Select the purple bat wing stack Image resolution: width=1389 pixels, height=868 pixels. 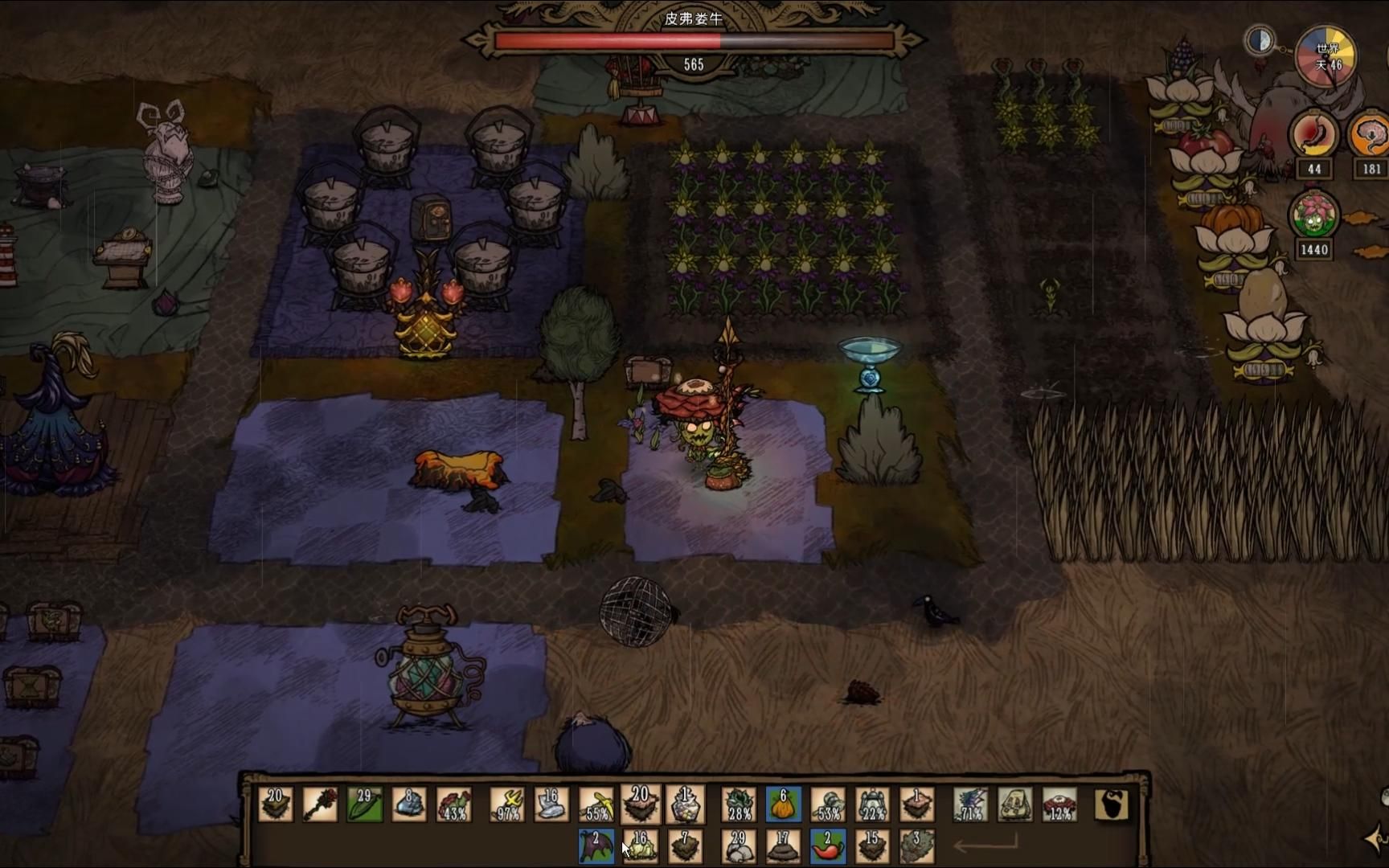(x=596, y=846)
